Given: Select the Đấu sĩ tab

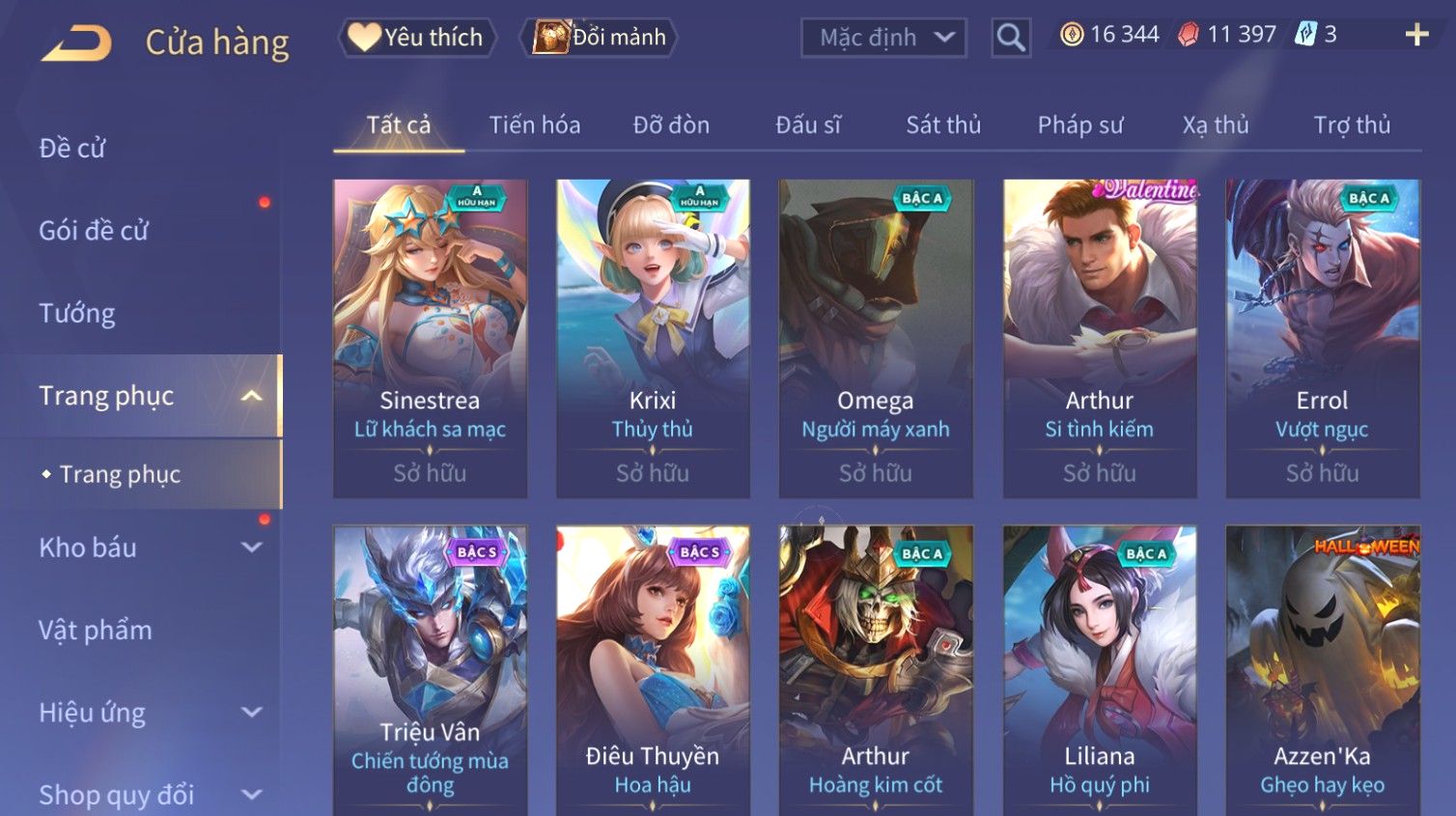Looking at the screenshot, I should coord(808,125).
